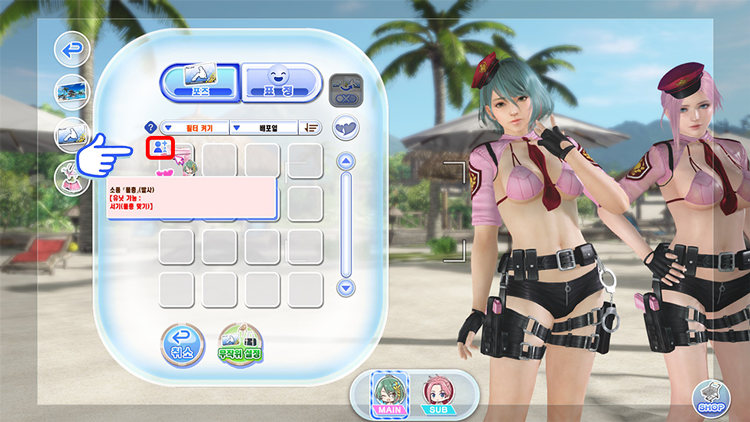Select the SUB pink-haired character
Image resolution: width=750 pixels, height=422 pixels.
(436, 394)
